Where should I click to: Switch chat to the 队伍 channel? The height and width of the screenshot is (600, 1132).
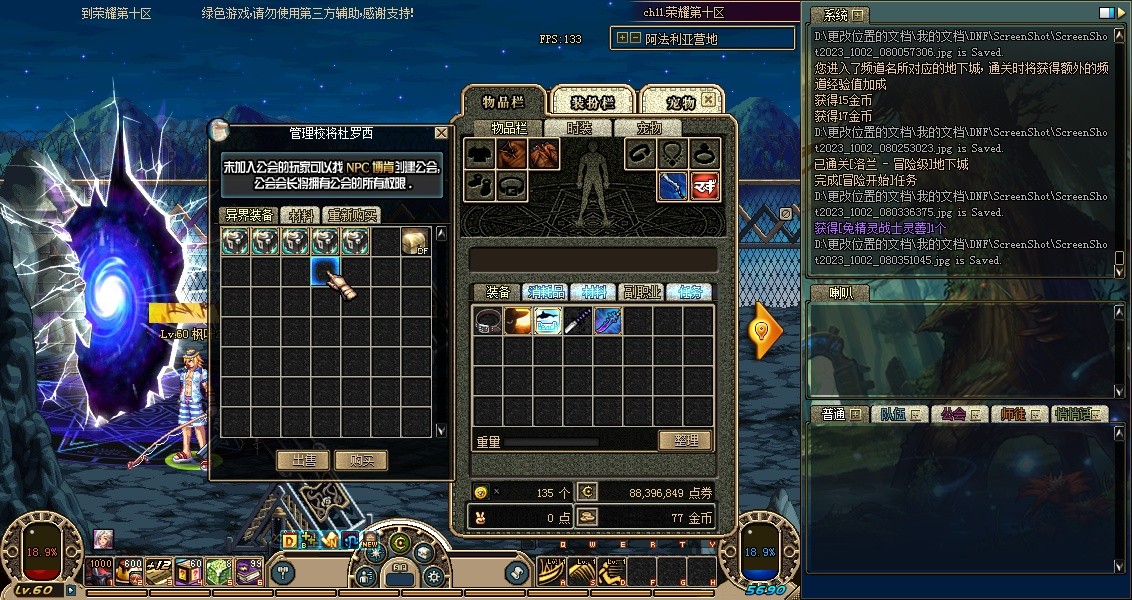[x=898, y=414]
